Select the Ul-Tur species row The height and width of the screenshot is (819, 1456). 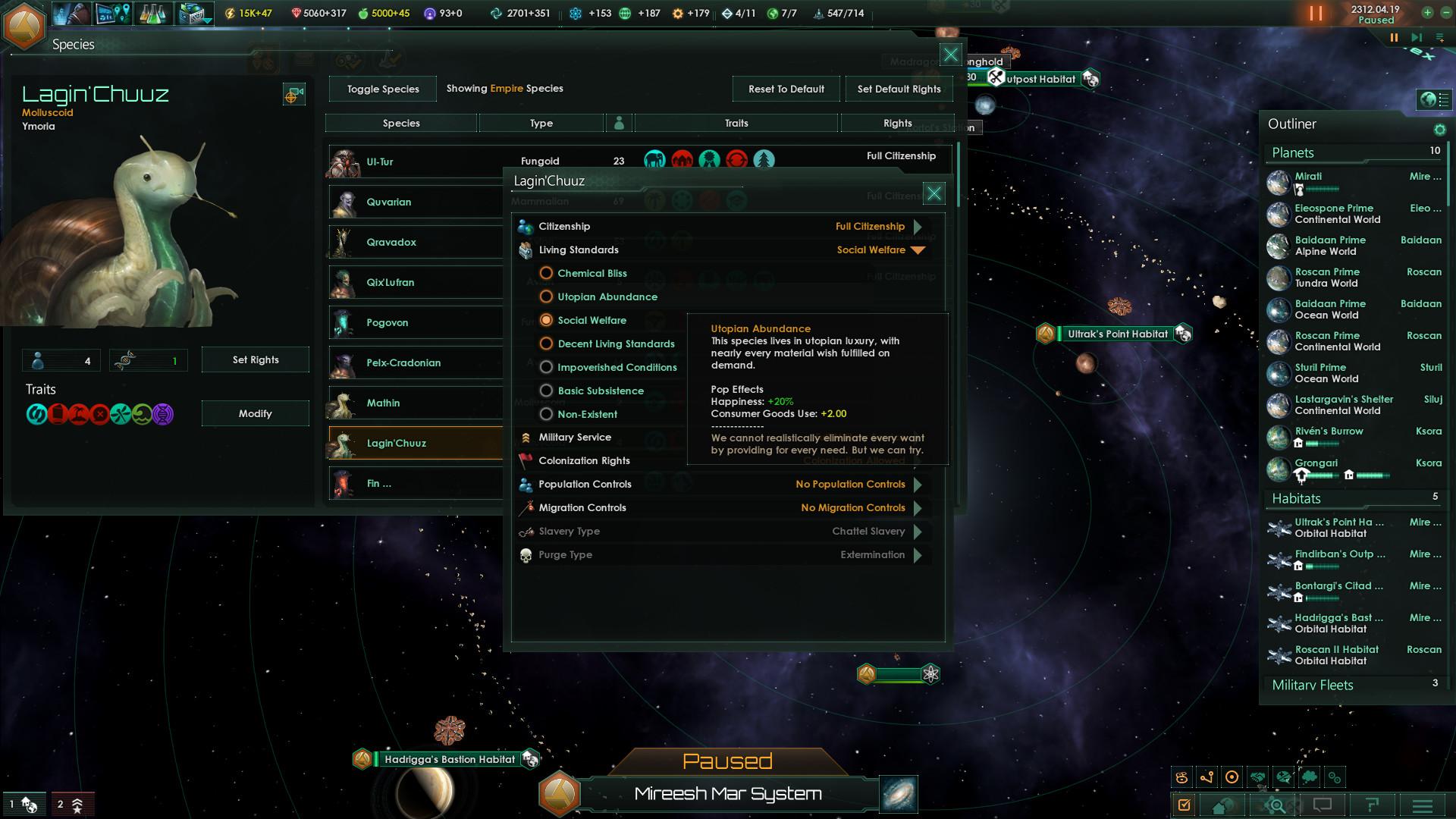tap(413, 162)
